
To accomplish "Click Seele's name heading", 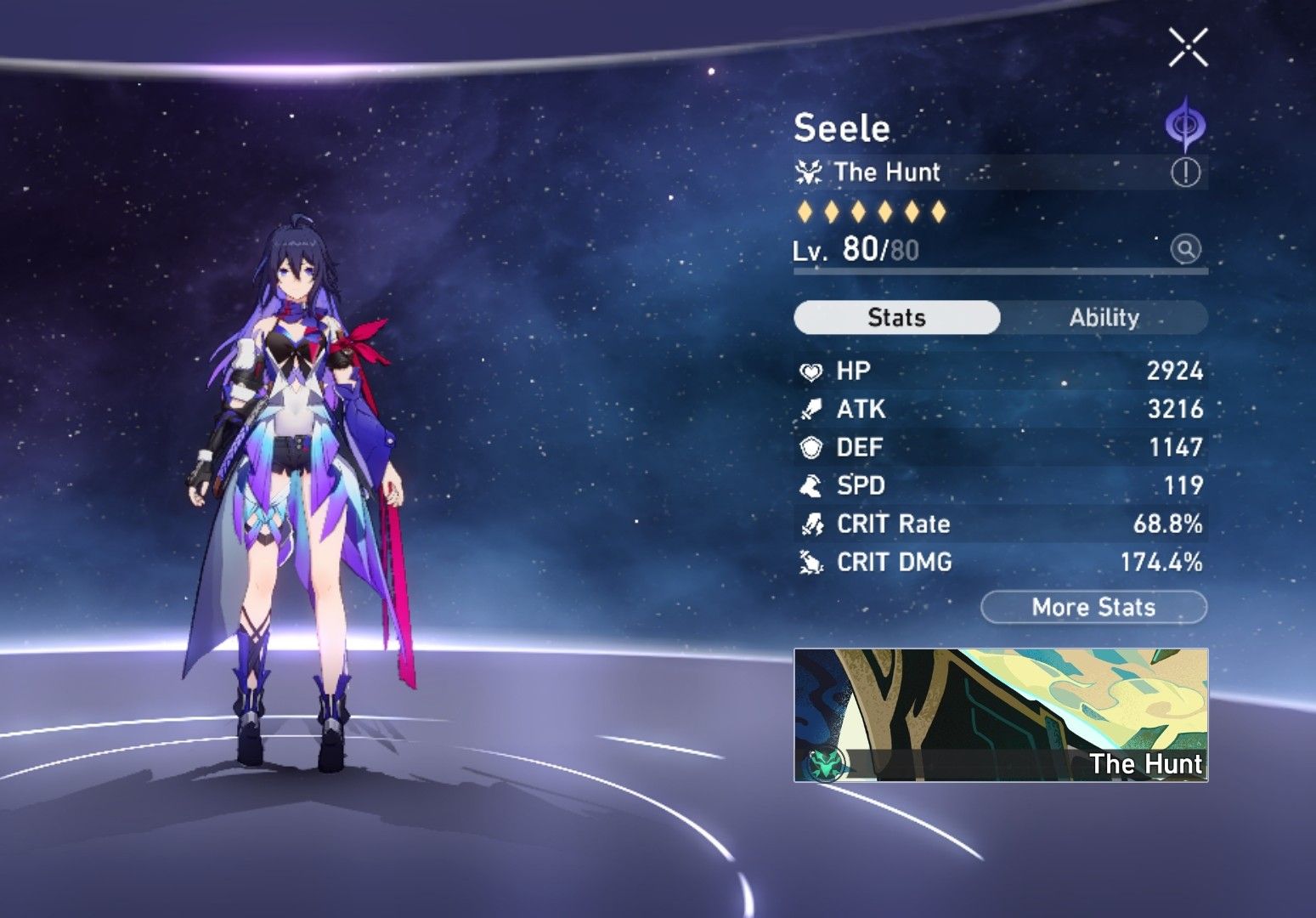I will pyautogui.click(x=842, y=128).
